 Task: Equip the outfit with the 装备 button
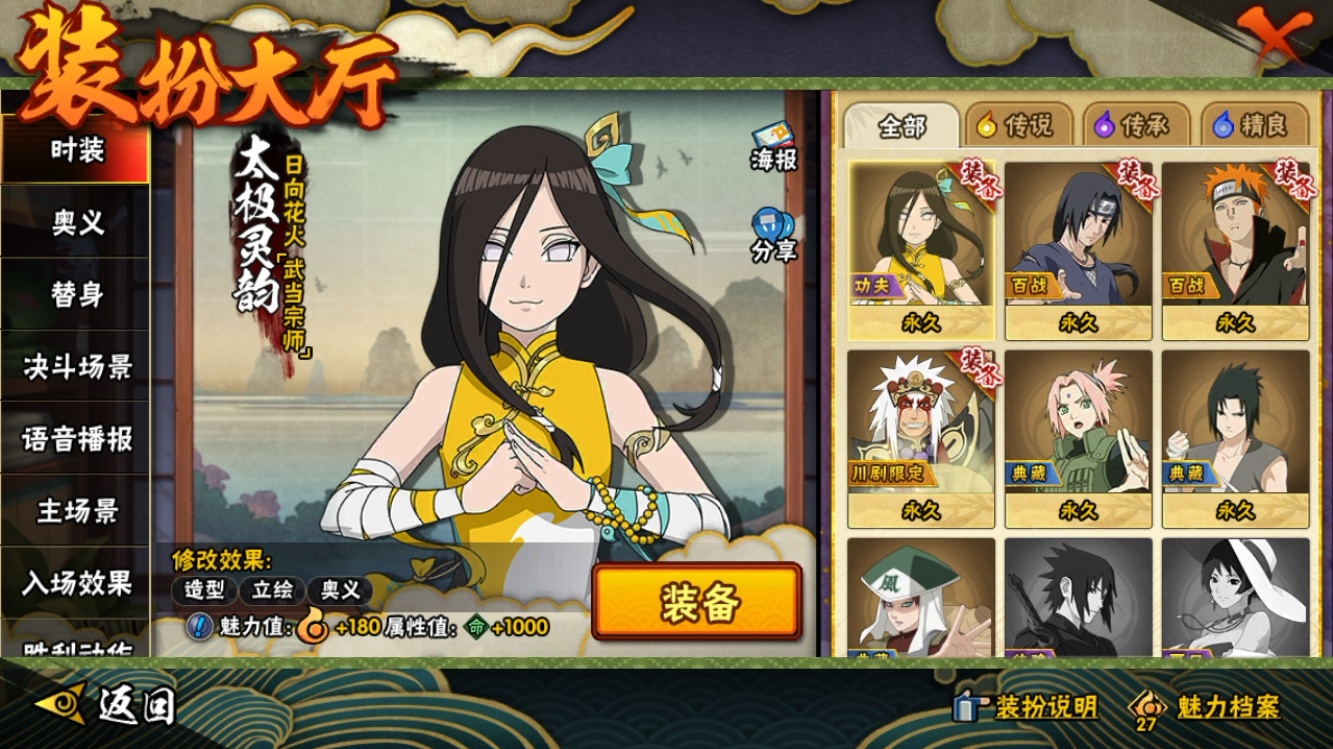pos(696,602)
